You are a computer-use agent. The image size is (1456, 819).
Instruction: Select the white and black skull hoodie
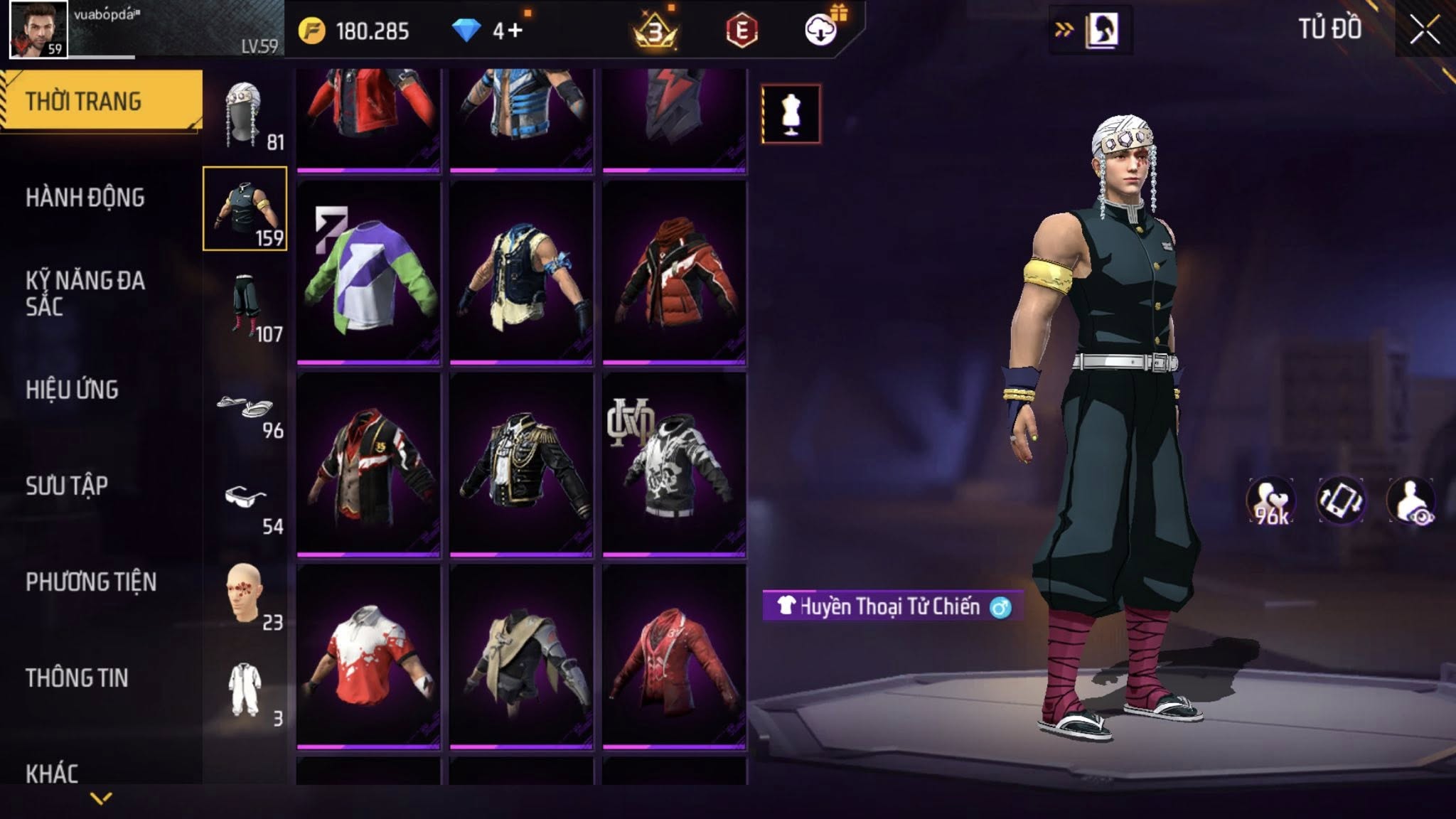674,464
